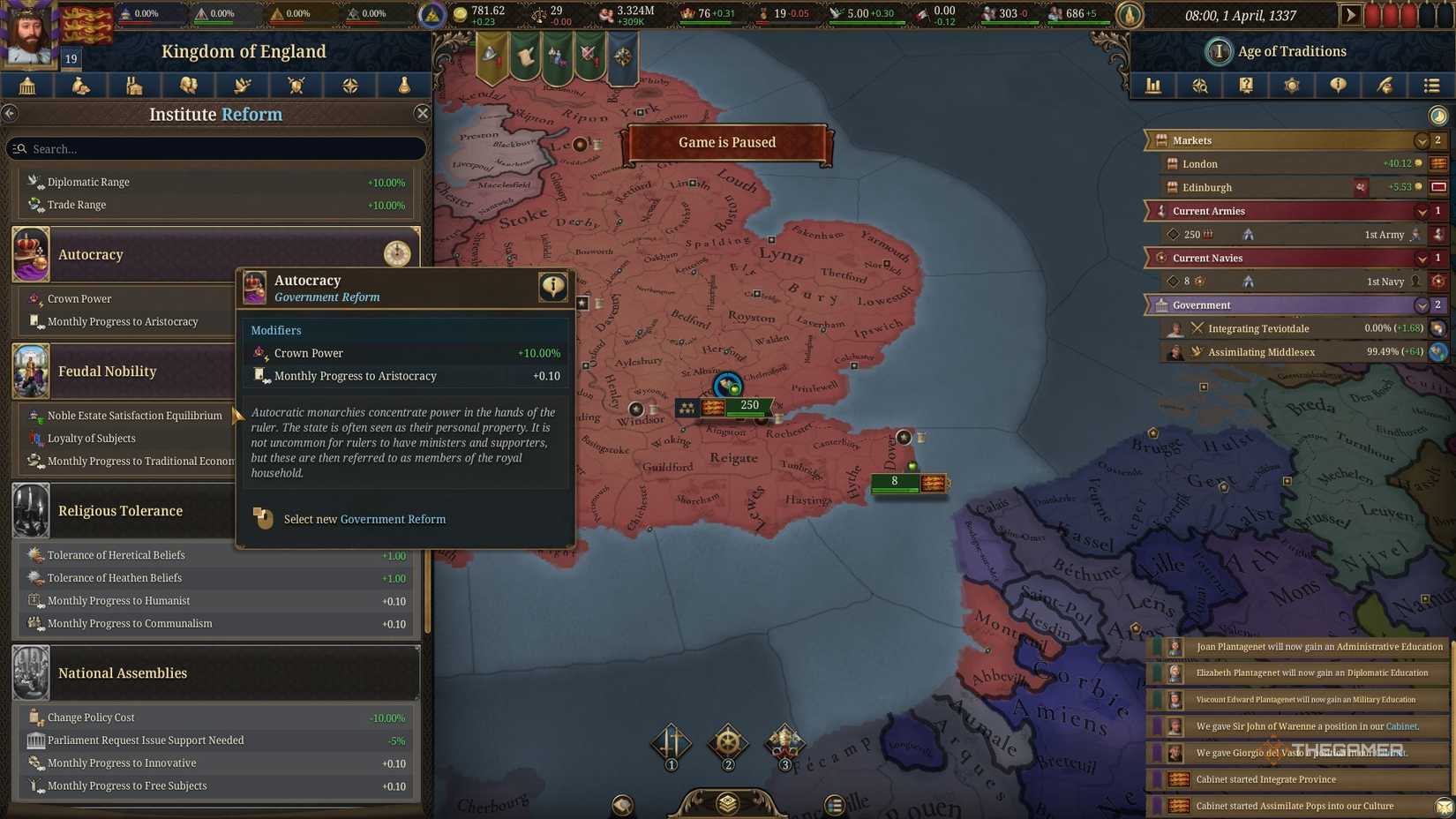Open the military panel with the crossed swords icon
Viewport: 1456px width, 819px height.
pos(296,86)
